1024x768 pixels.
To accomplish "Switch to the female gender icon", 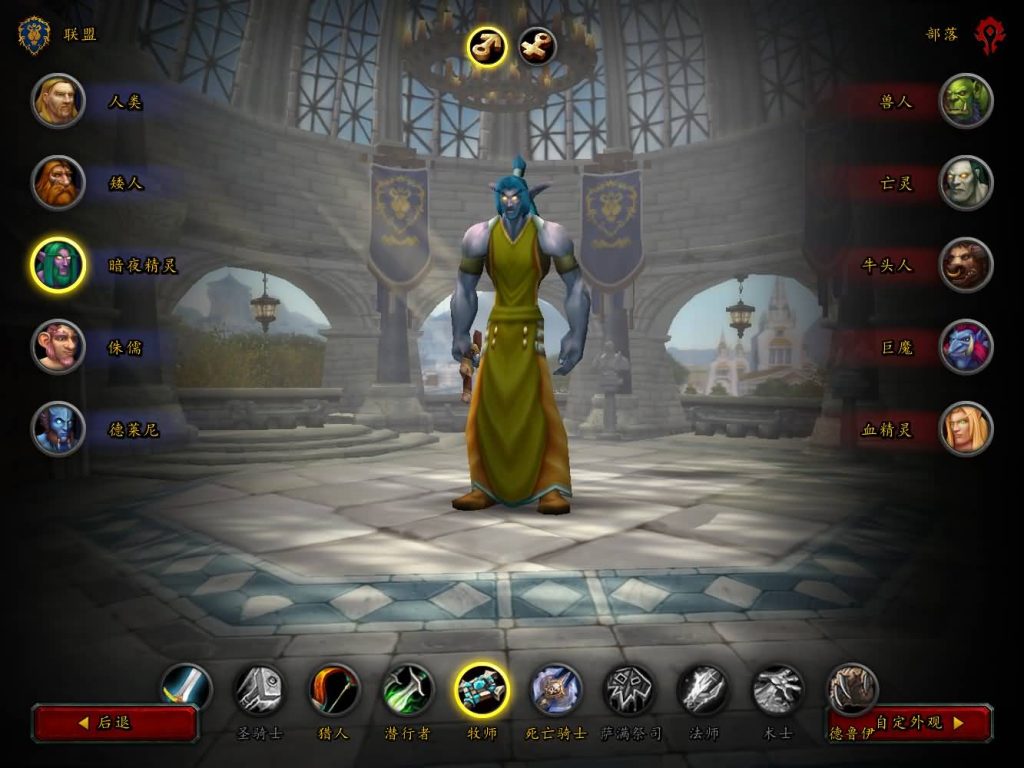I will tap(538, 47).
